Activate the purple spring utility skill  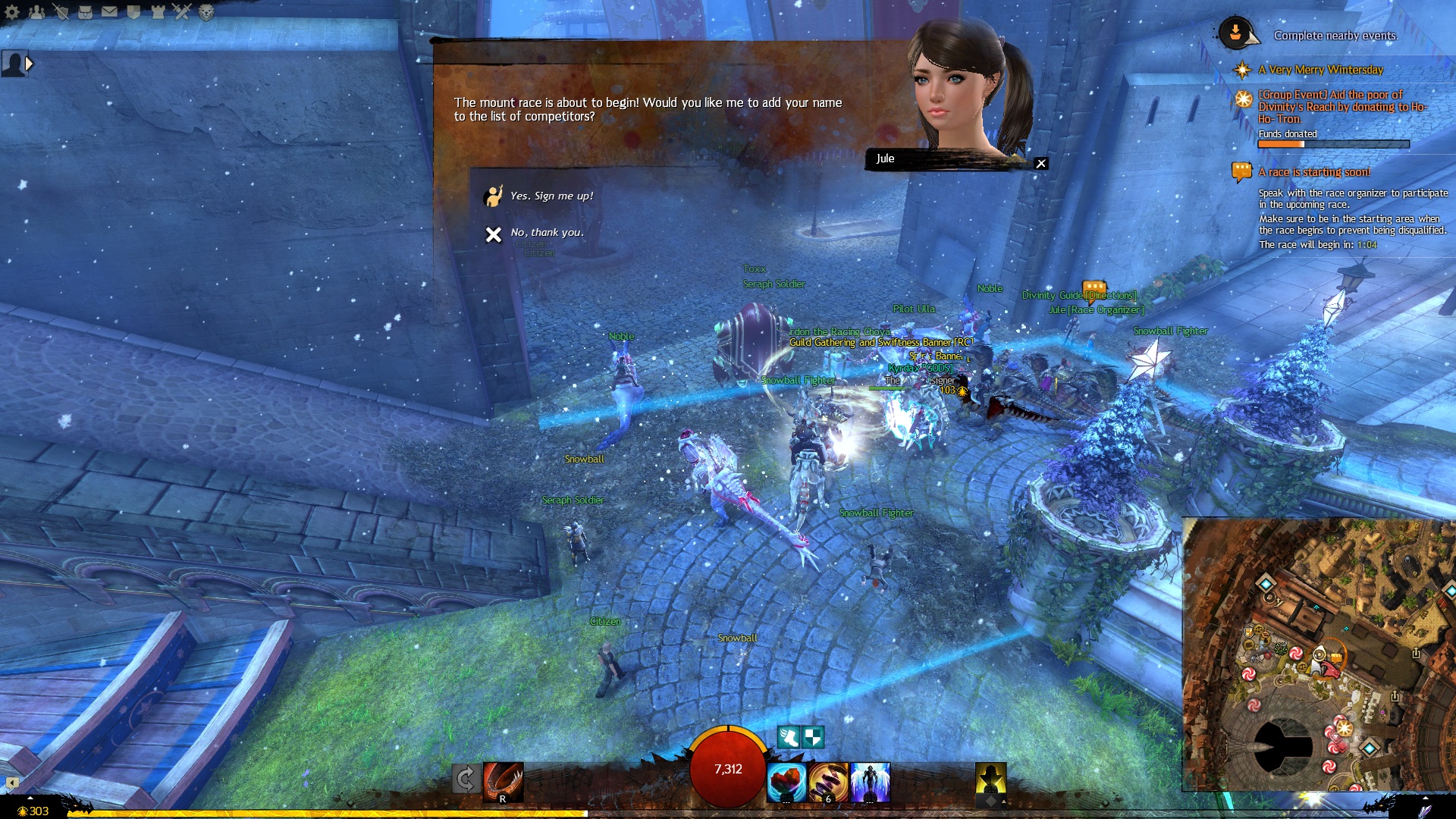[828, 783]
